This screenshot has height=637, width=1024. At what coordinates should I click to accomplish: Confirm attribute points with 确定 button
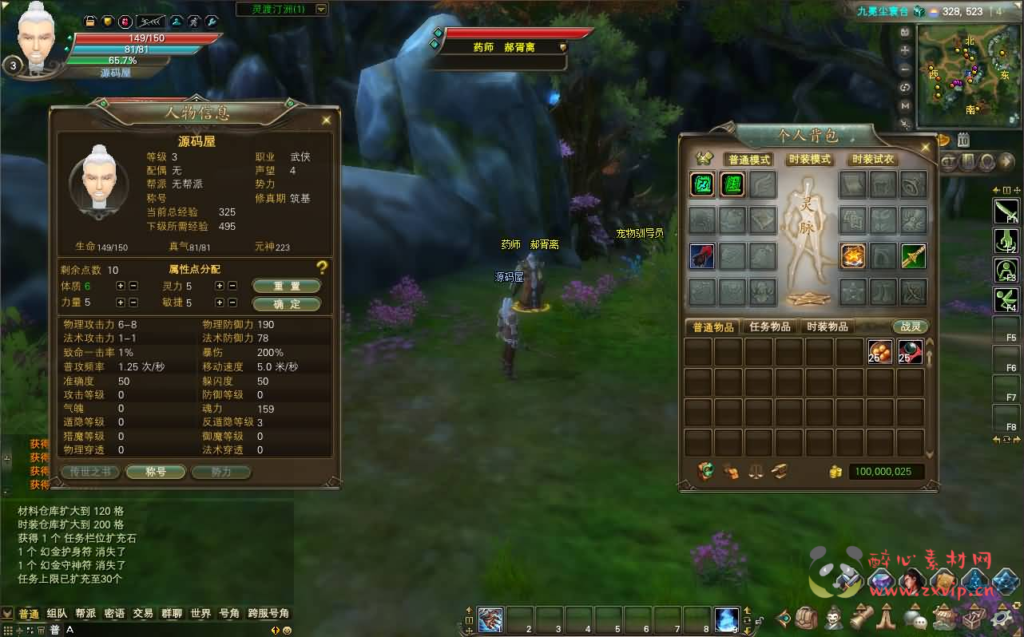tap(286, 303)
